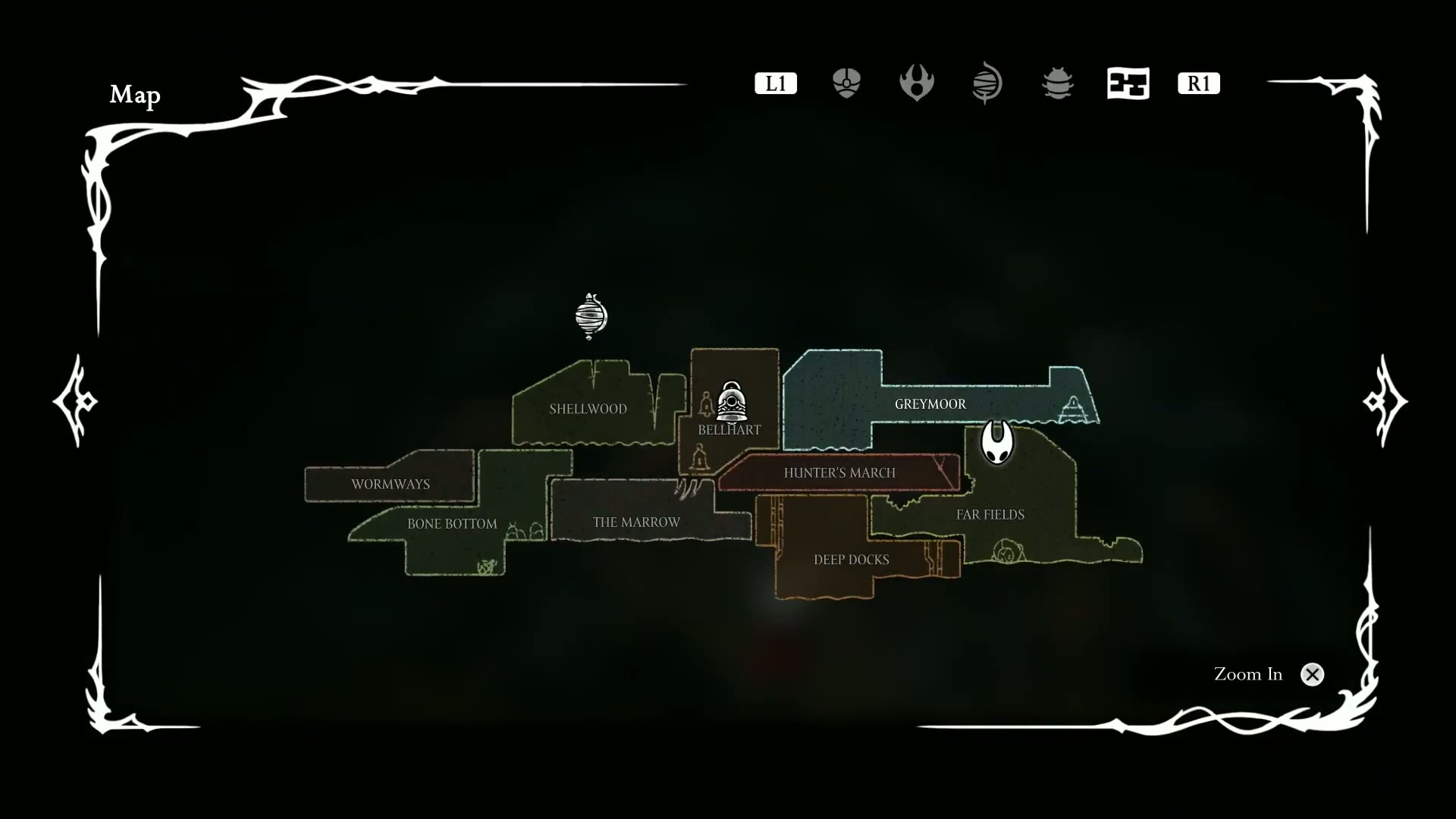The width and height of the screenshot is (1456, 819).
Task: Click the silk cocoon marker above Shellwood
Action: pos(591,315)
